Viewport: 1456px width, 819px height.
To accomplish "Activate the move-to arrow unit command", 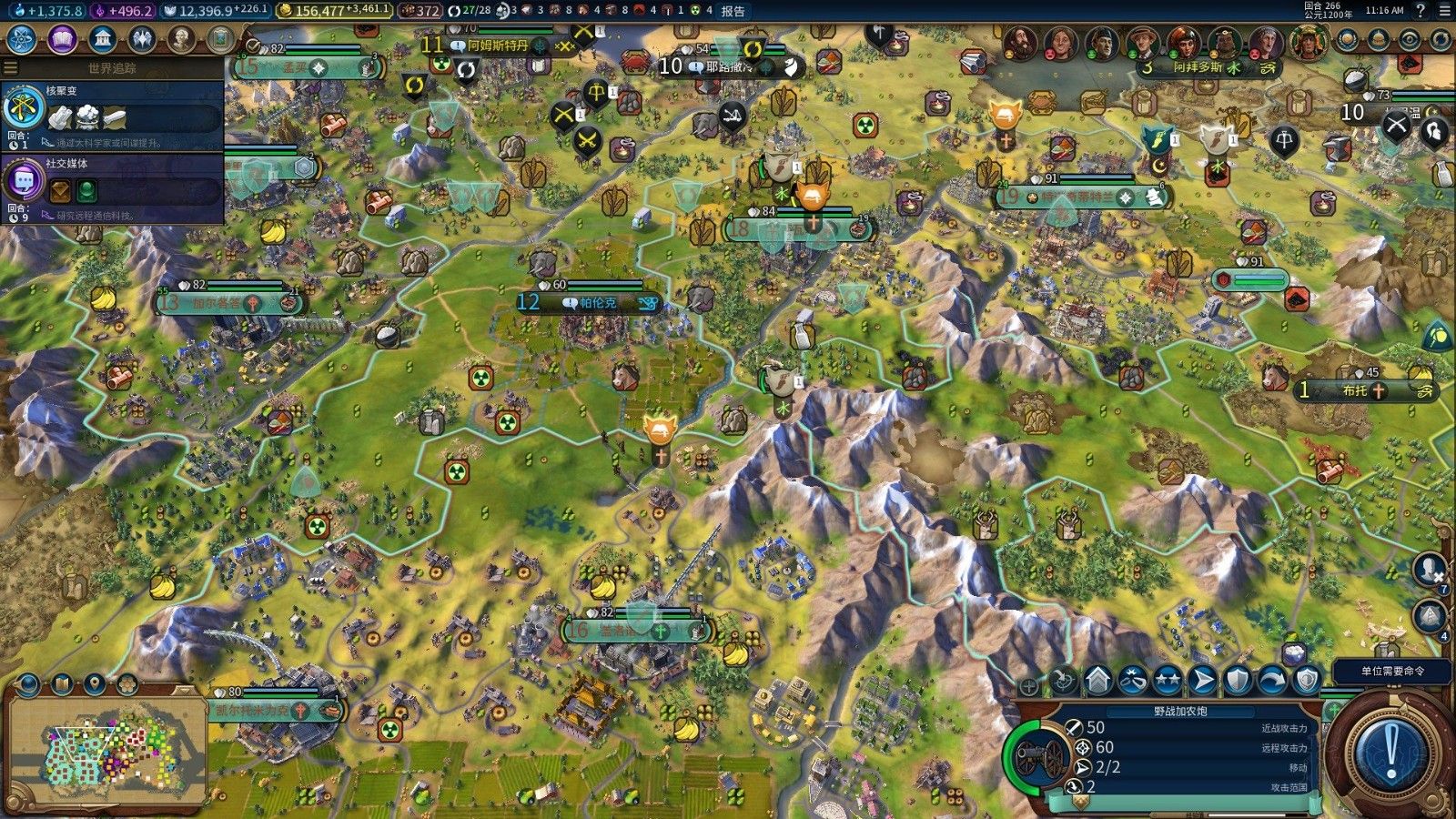I will click(1202, 681).
